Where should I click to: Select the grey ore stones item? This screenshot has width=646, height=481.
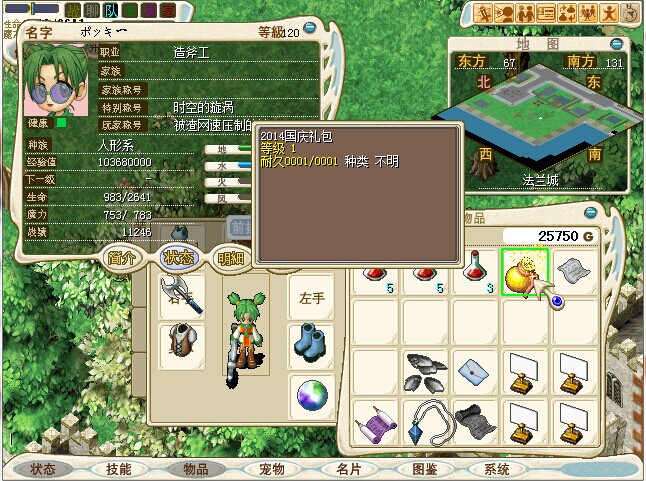point(426,372)
